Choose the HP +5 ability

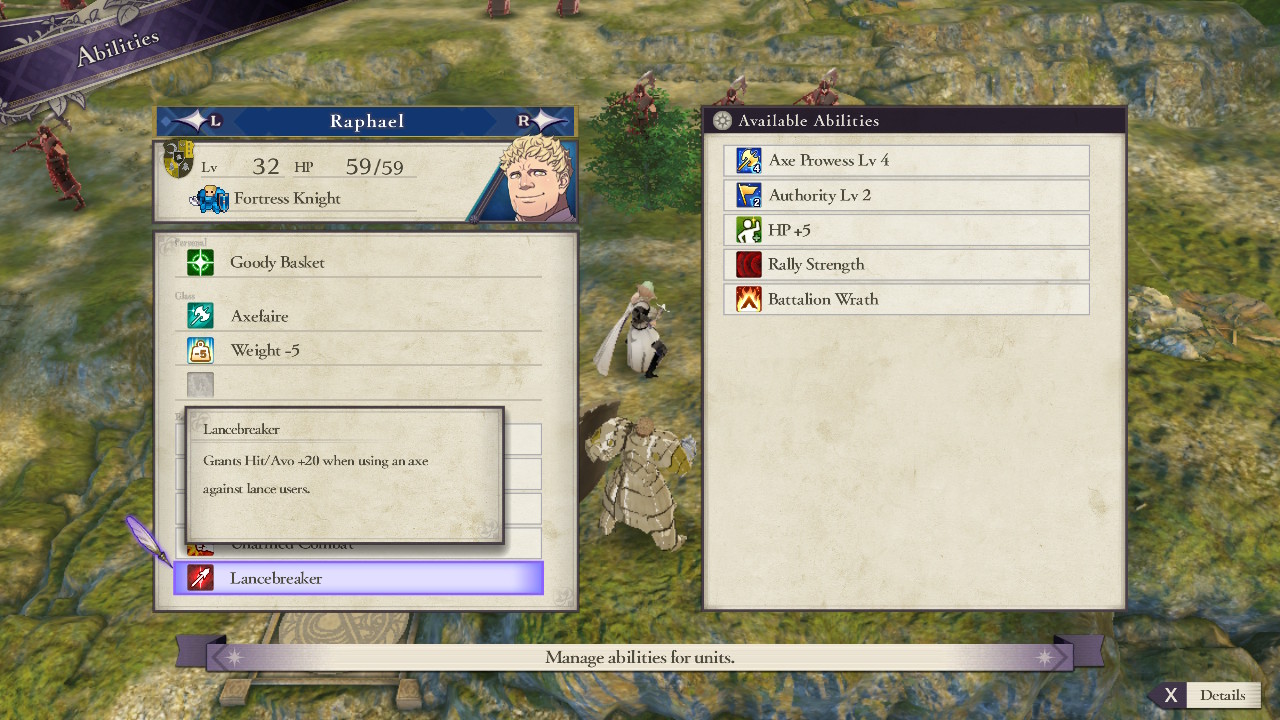click(906, 230)
